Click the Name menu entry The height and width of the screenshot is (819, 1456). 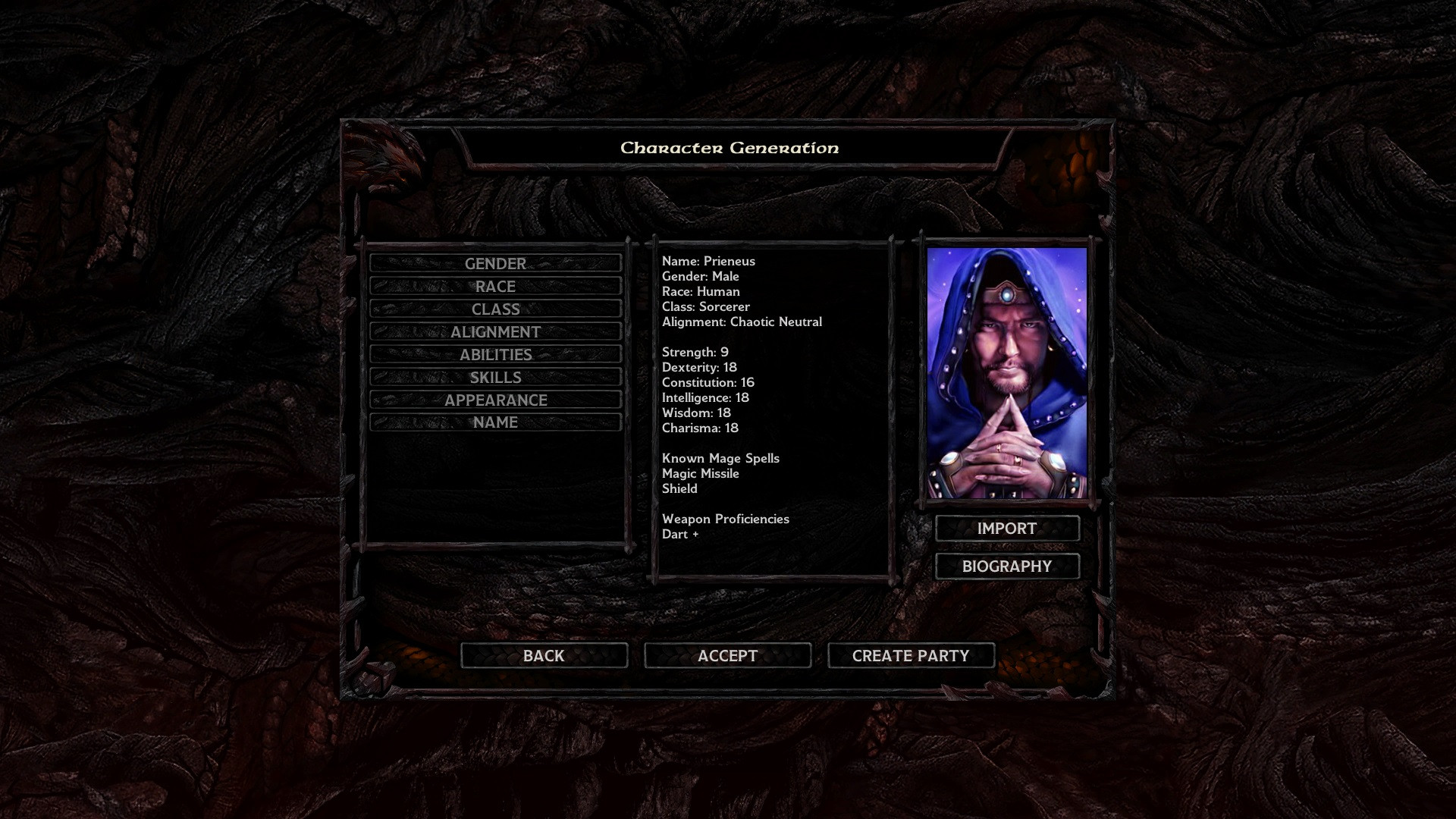pyautogui.click(x=495, y=422)
